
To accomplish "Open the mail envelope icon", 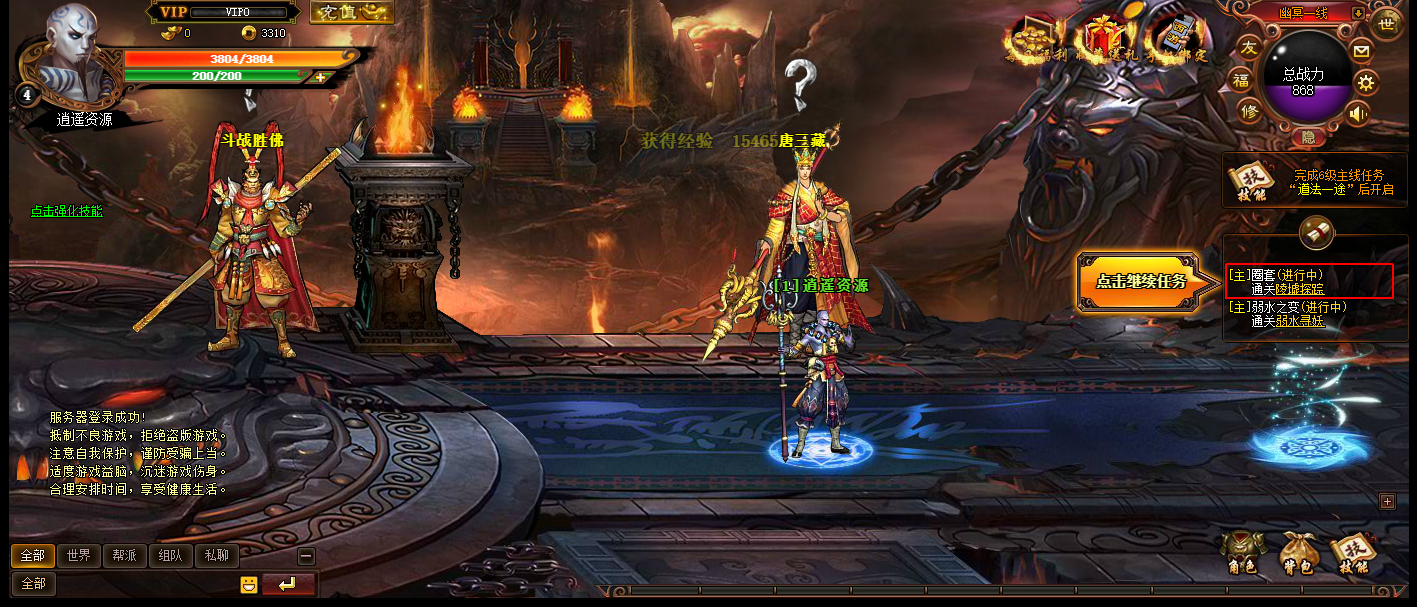I will pyautogui.click(x=1361, y=50).
